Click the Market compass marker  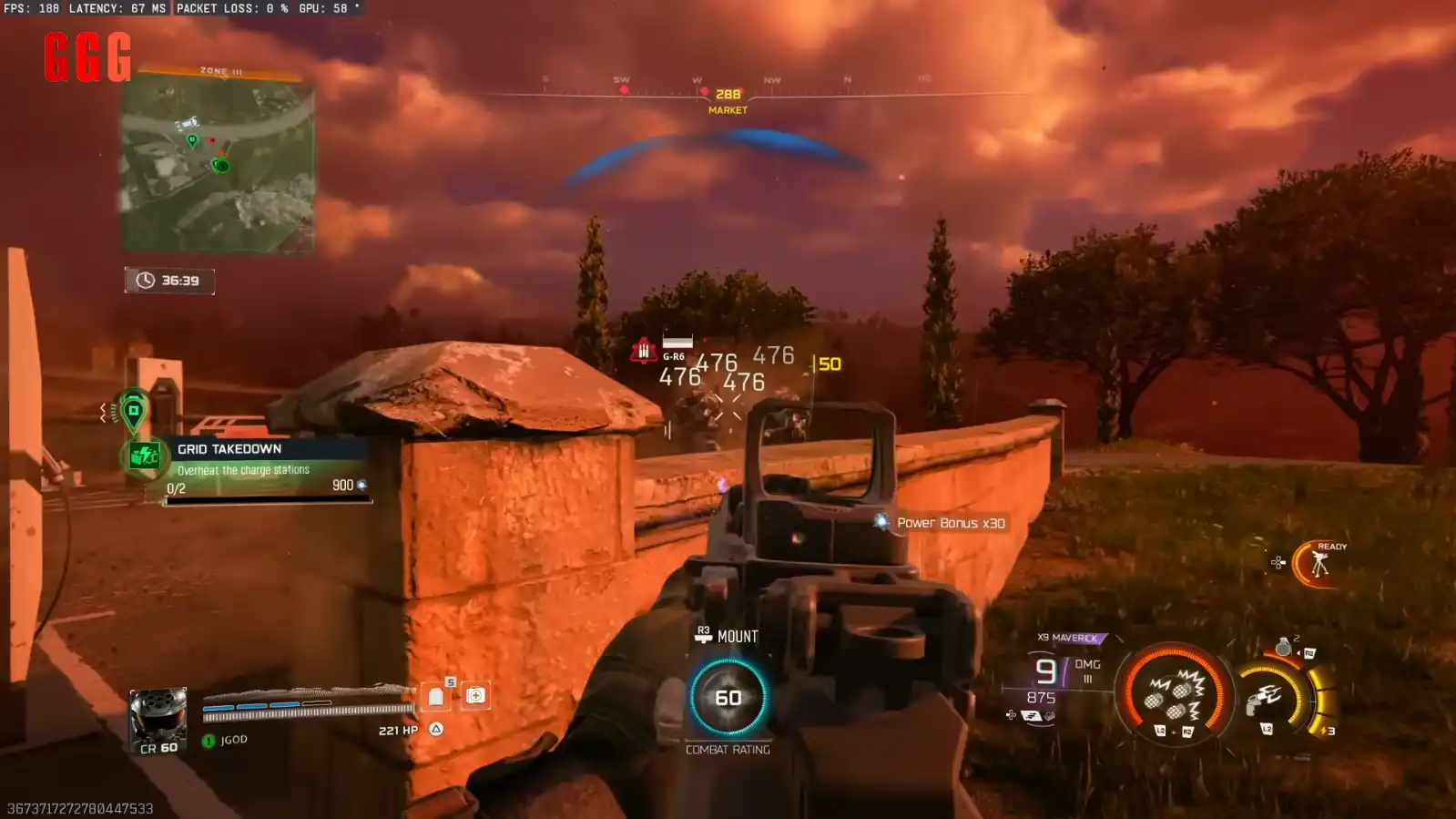728,100
